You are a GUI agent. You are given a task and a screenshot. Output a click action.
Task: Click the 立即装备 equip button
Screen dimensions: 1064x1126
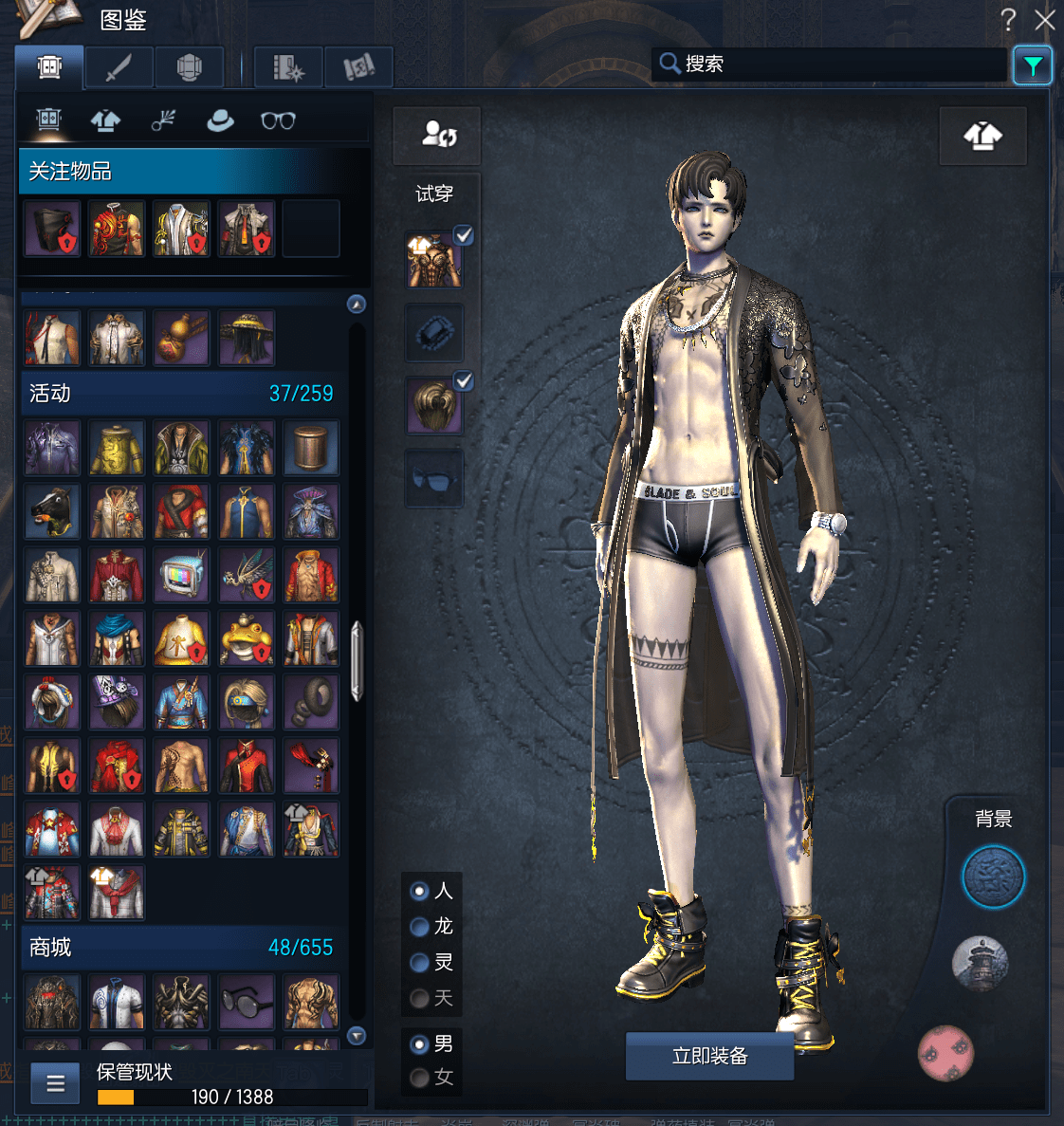point(709,1056)
